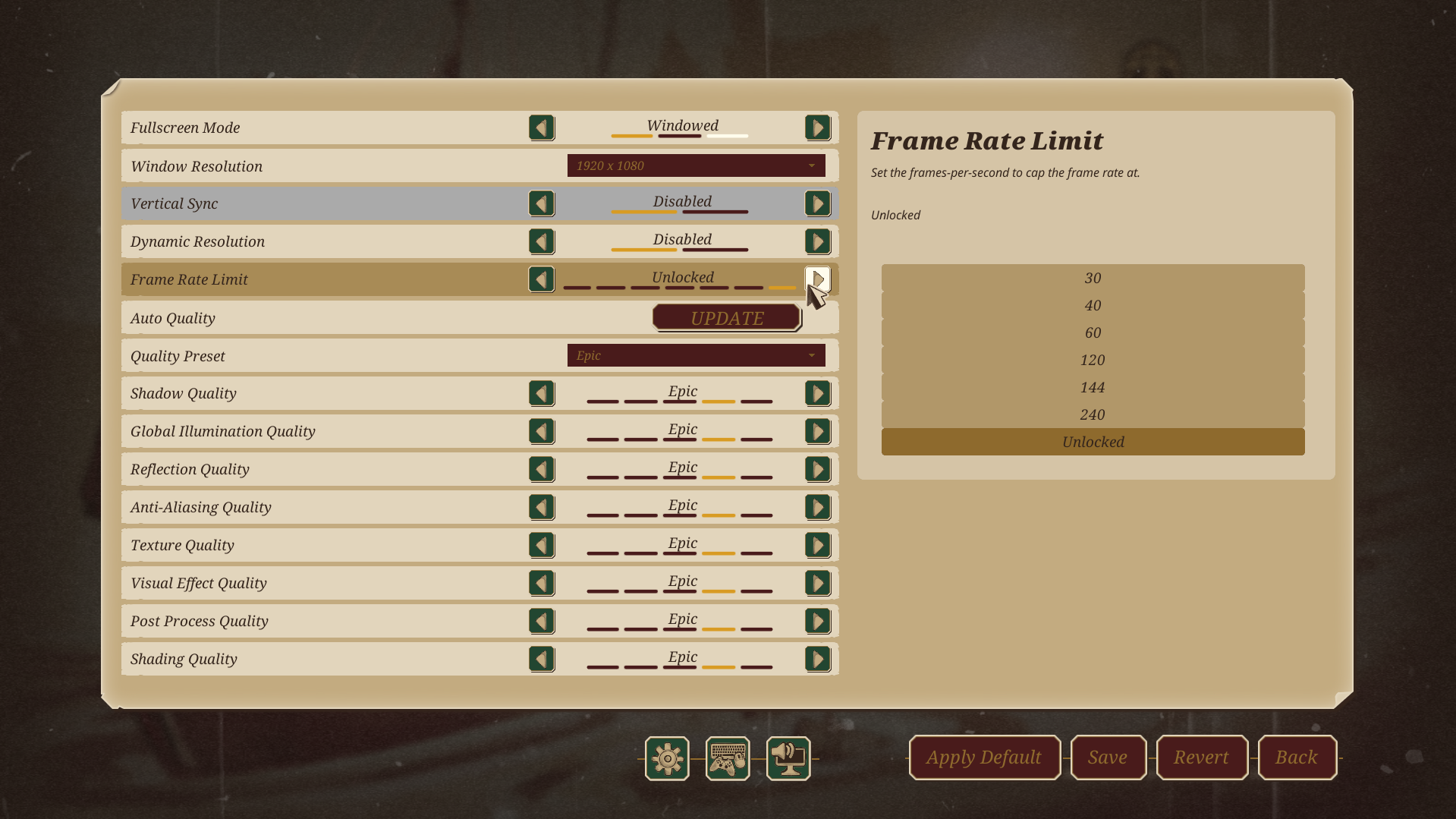Screen dimensions: 1456x819
Task: Raise Anti-Aliasing Quality via right arrow
Action: coord(817,506)
